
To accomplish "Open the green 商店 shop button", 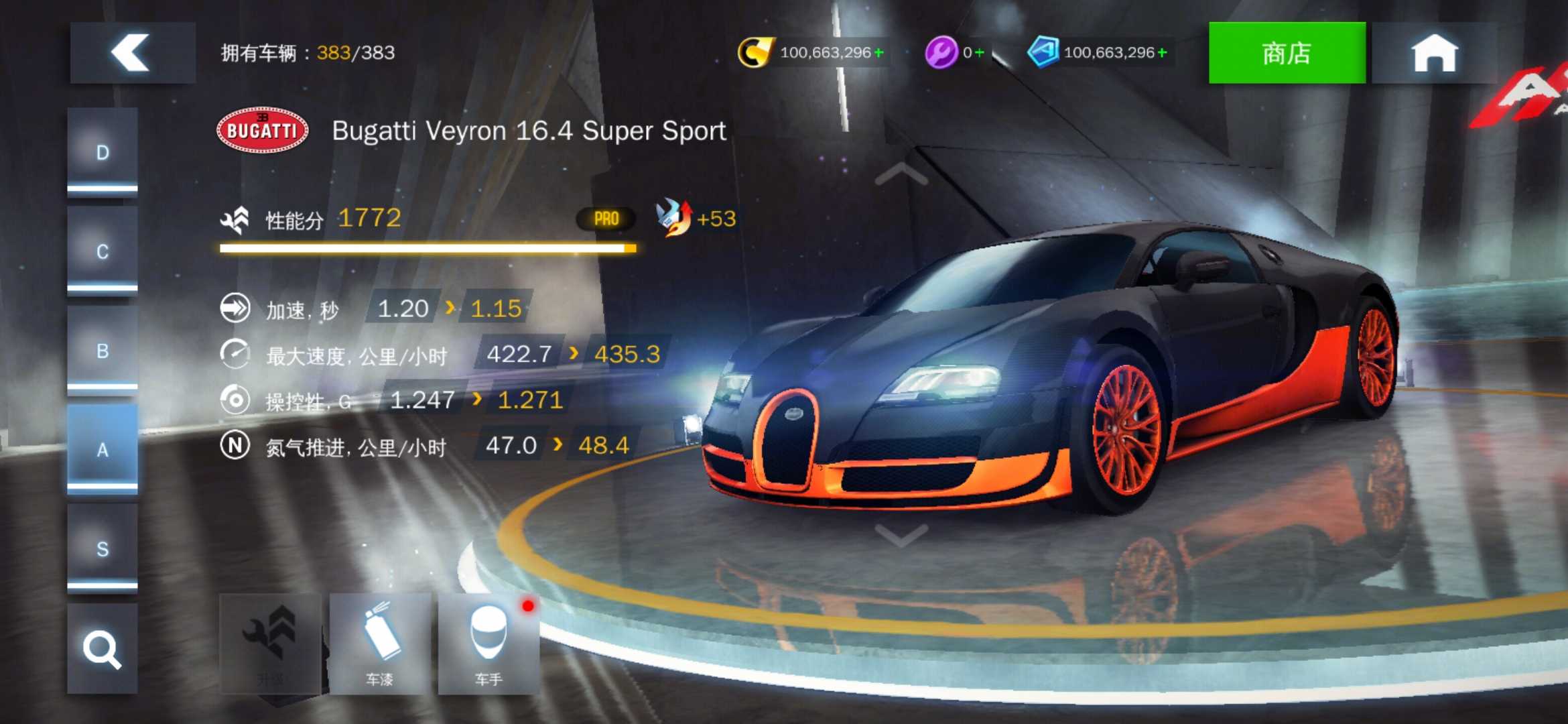I will click(1286, 53).
